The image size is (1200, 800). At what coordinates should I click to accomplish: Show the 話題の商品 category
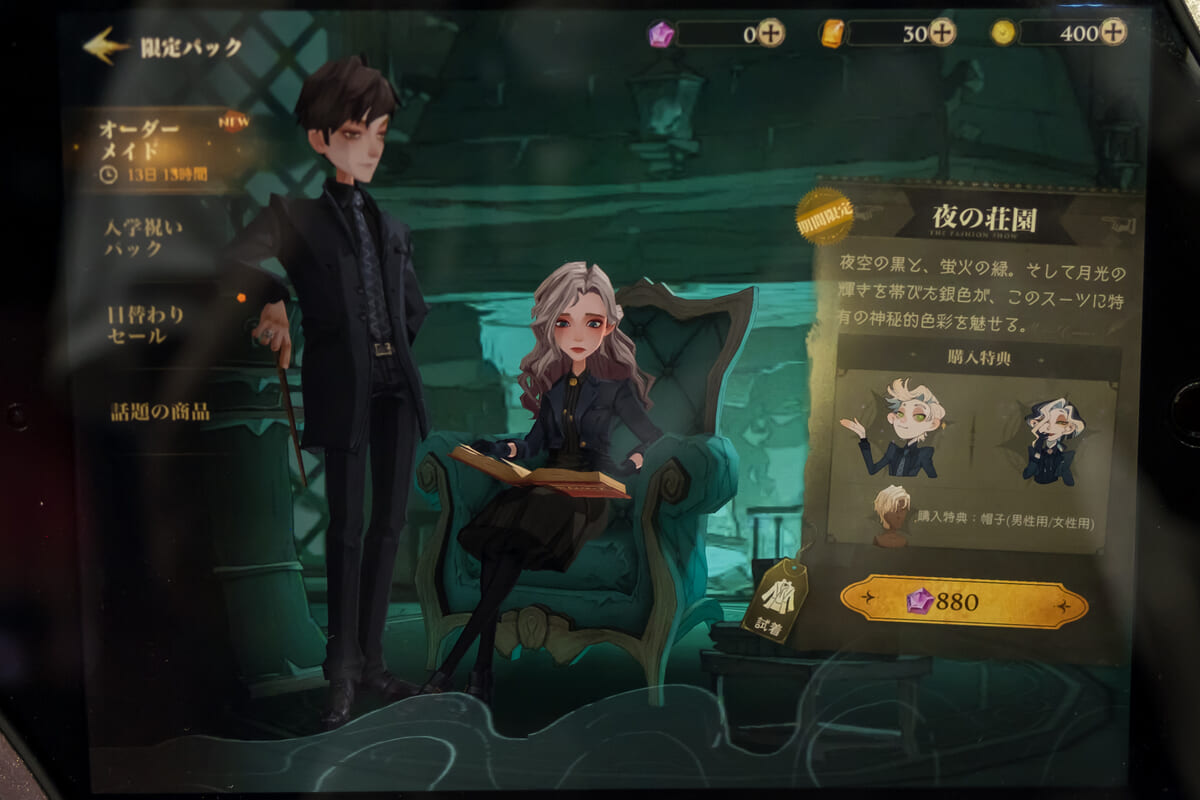pos(160,411)
